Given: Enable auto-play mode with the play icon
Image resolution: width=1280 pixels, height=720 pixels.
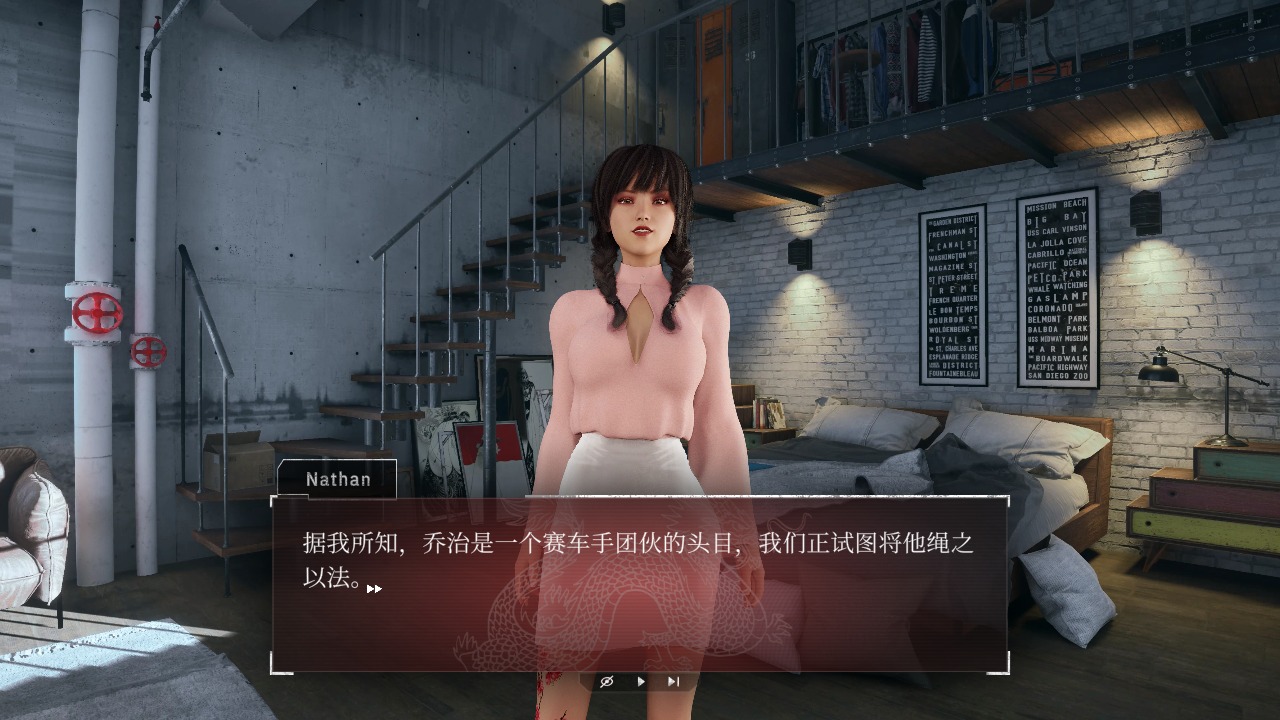Looking at the screenshot, I should click(x=641, y=681).
